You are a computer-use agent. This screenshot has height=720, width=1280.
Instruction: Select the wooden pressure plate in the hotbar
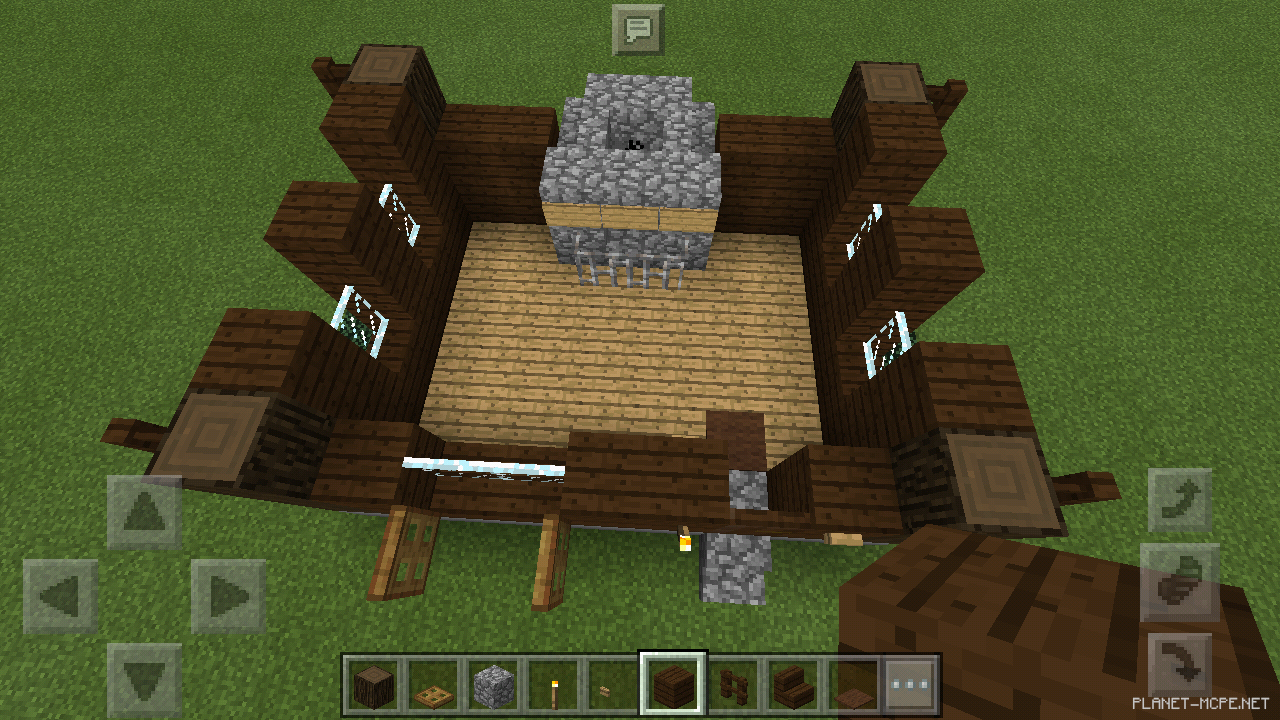pyautogui.click(x=434, y=686)
